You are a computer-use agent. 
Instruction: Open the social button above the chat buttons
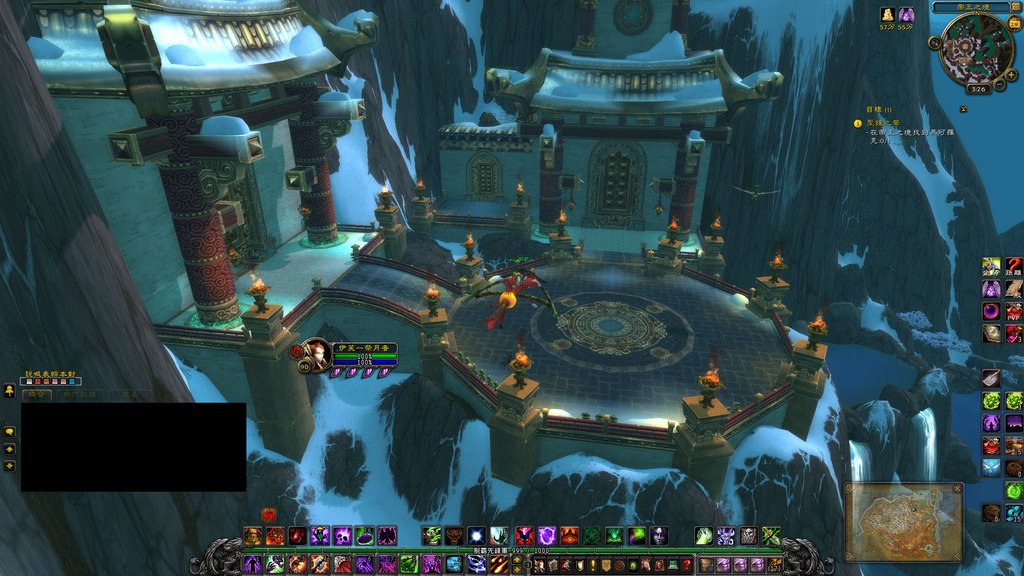(10, 391)
